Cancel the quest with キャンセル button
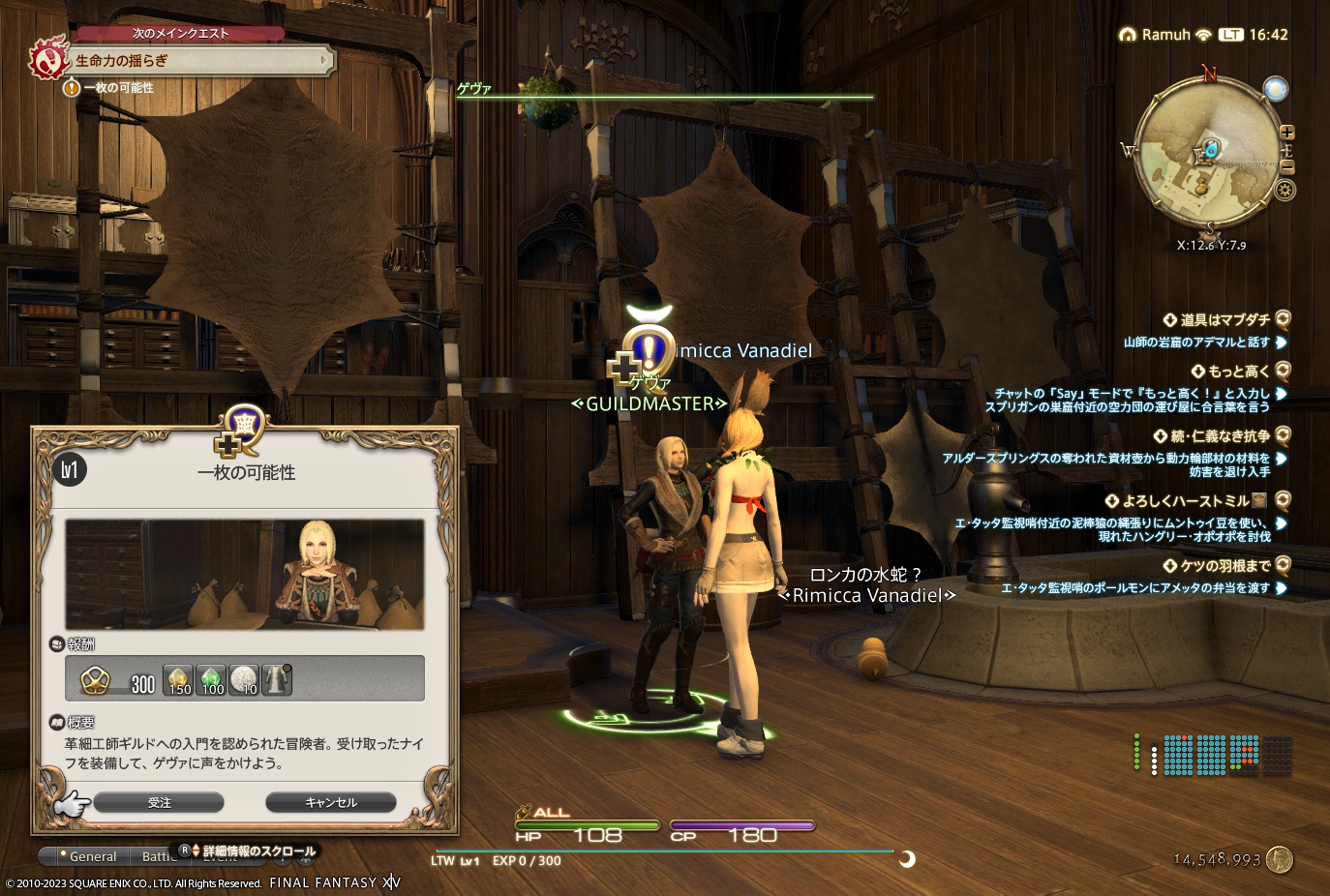1330x896 pixels. pos(330,802)
